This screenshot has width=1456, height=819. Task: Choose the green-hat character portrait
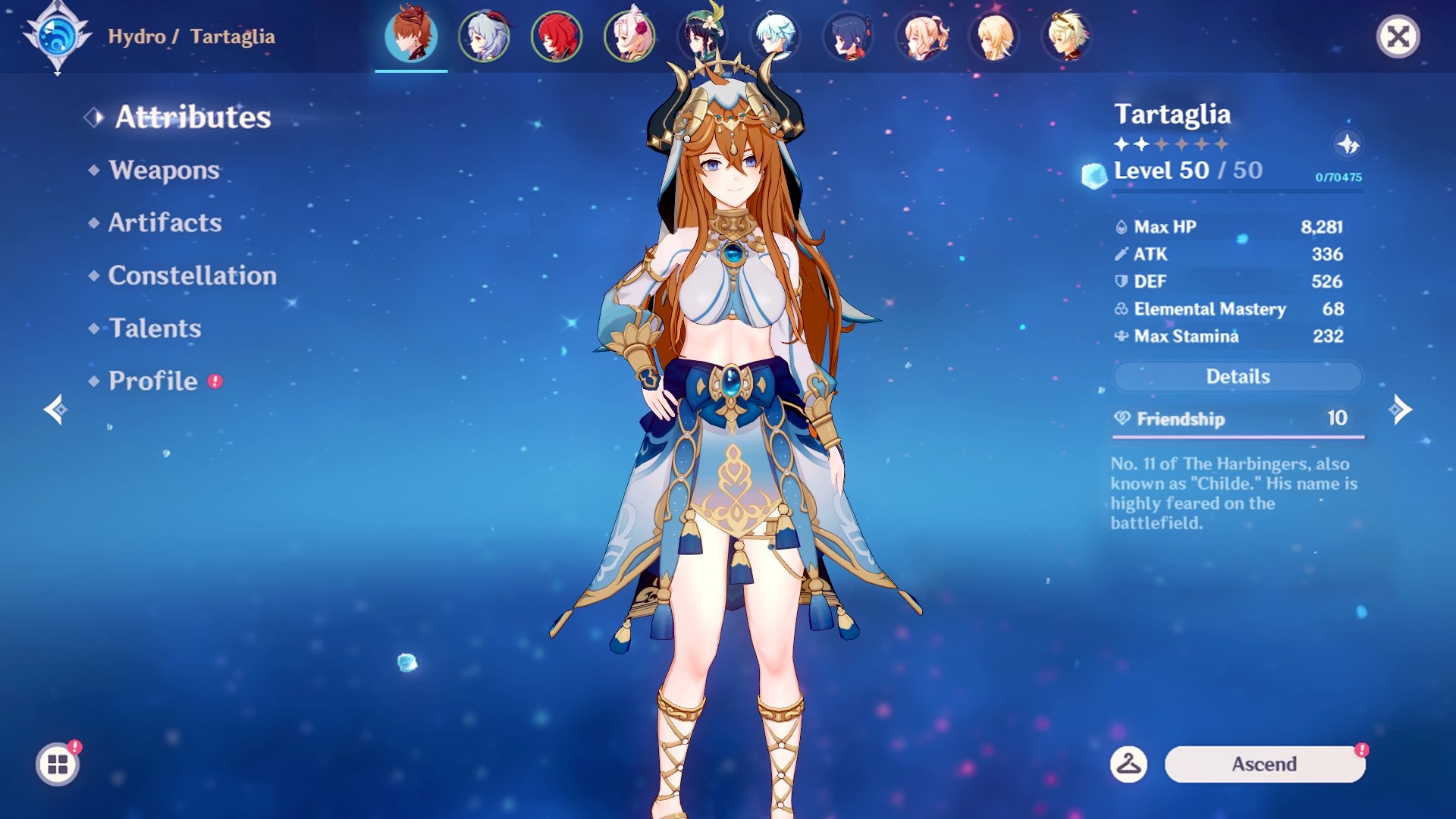pyautogui.click(x=703, y=36)
